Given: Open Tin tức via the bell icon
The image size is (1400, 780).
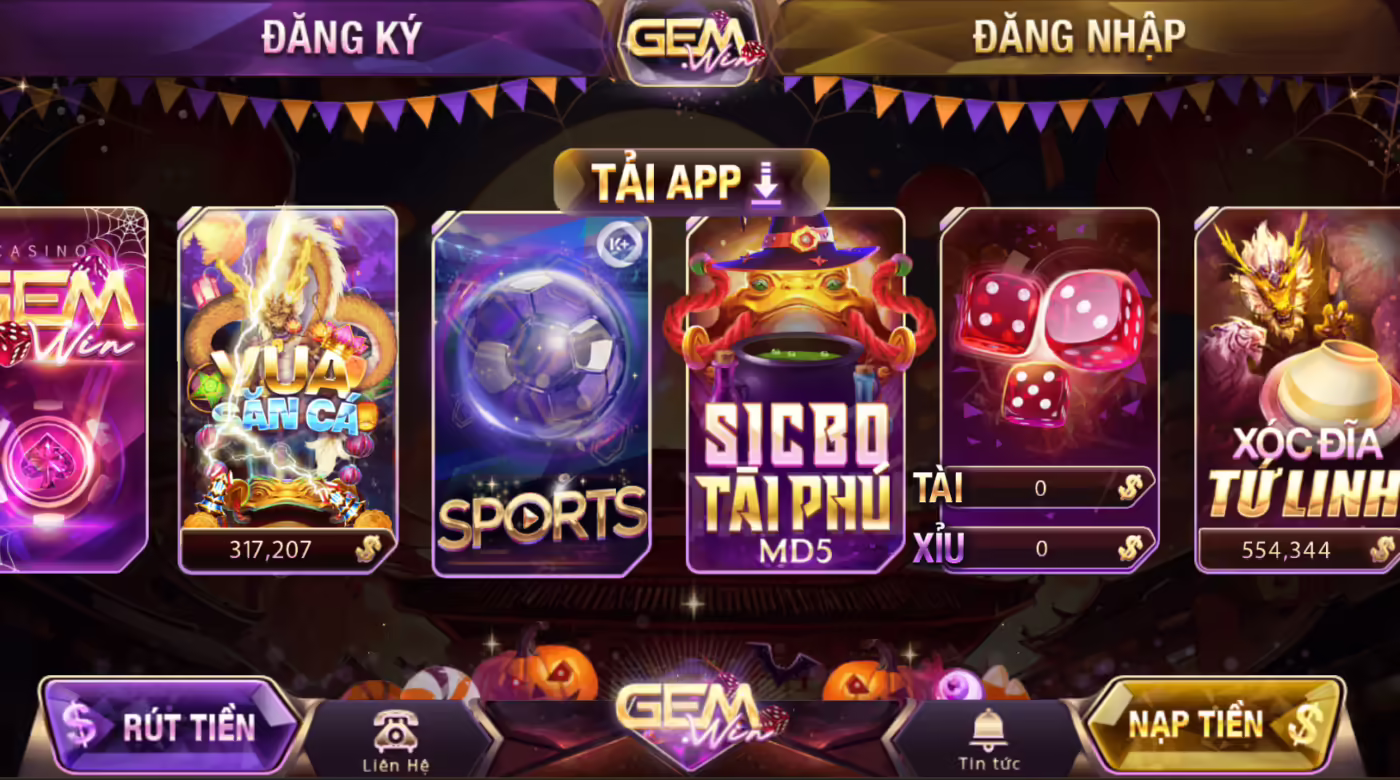Looking at the screenshot, I should pos(989,730).
